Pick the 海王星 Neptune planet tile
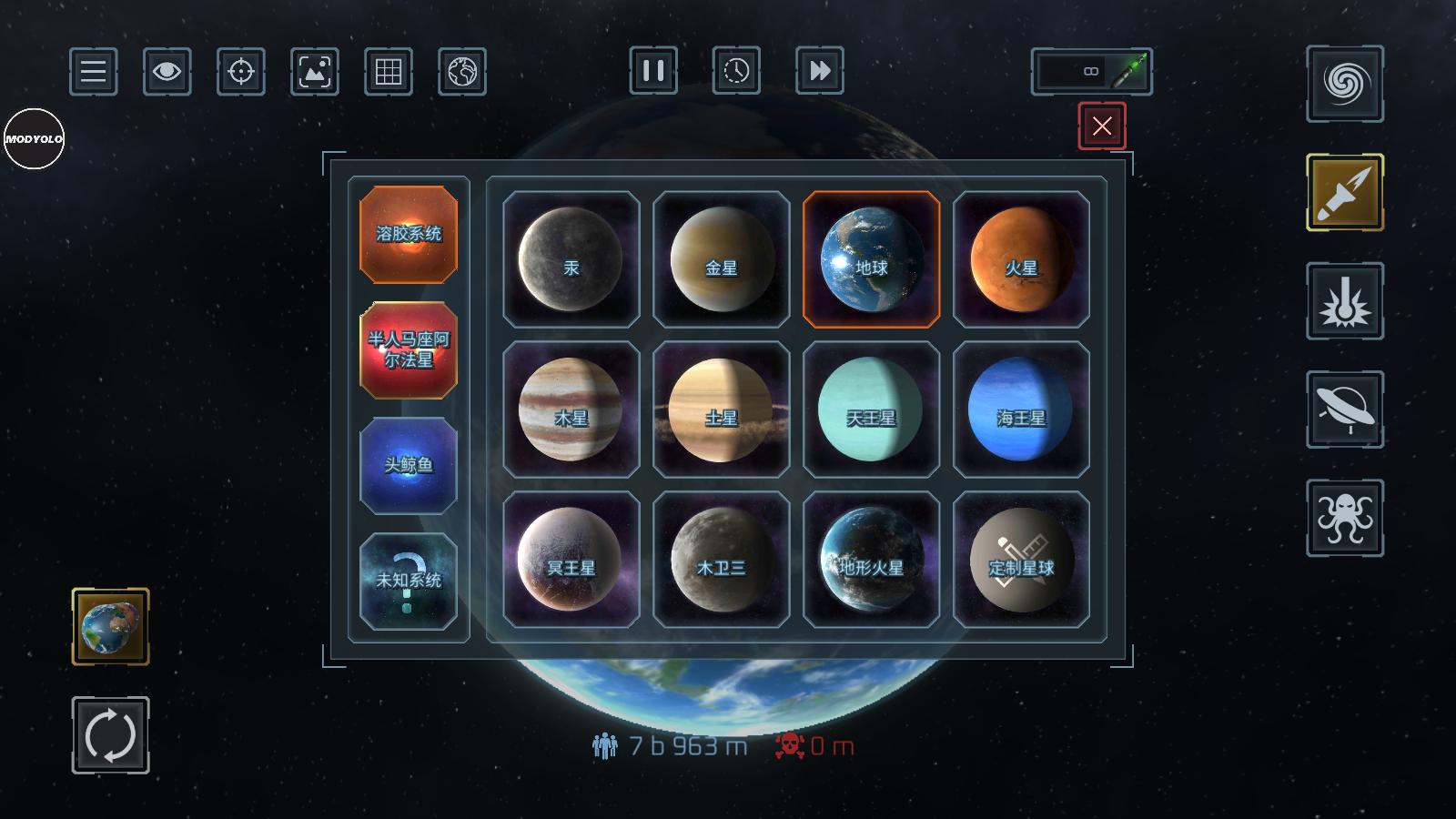This screenshot has width=1456, height=819. coord(1021,409)
